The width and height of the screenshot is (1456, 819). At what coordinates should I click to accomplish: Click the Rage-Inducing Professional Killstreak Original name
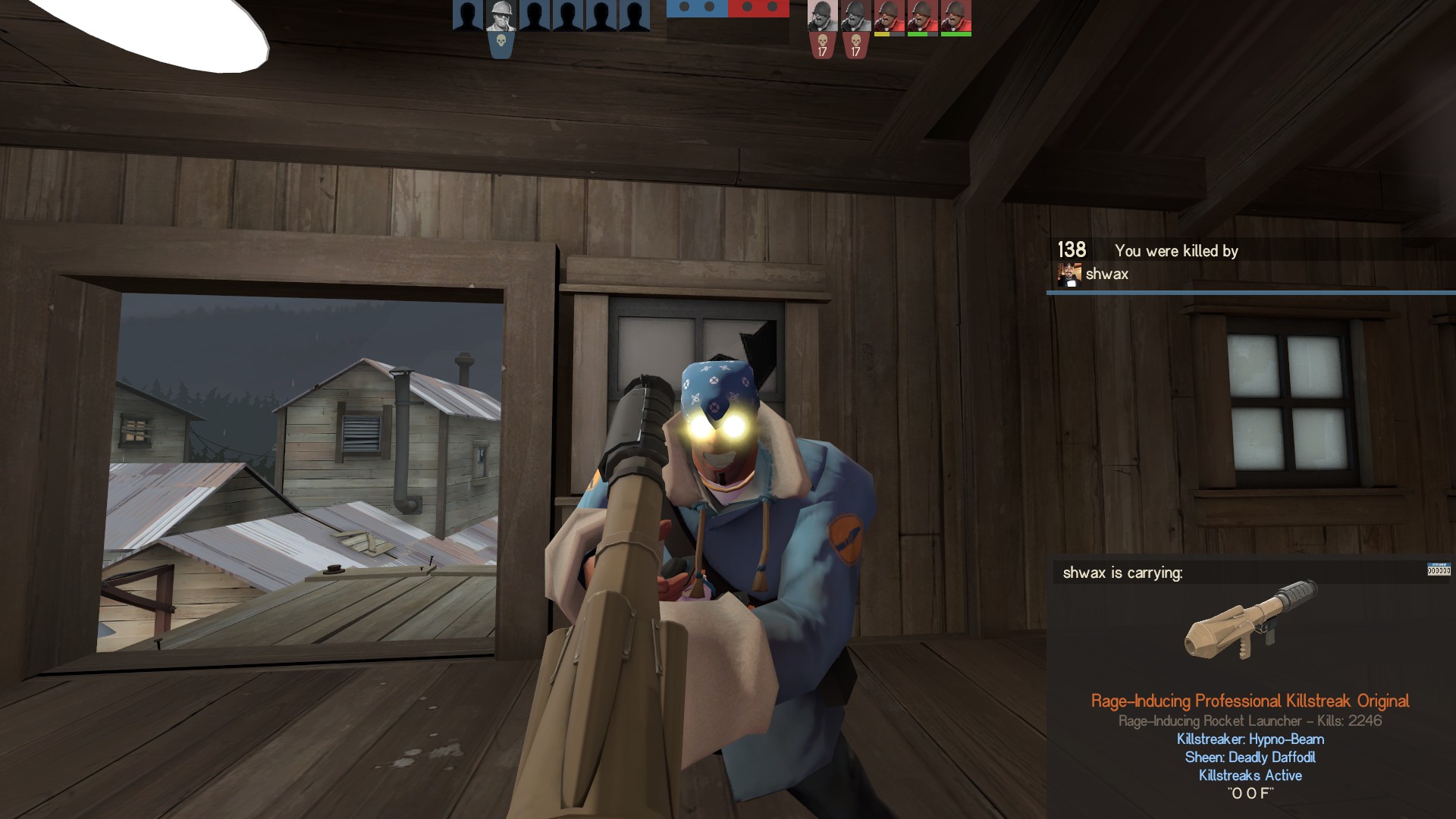click(x=1250, y=701)
